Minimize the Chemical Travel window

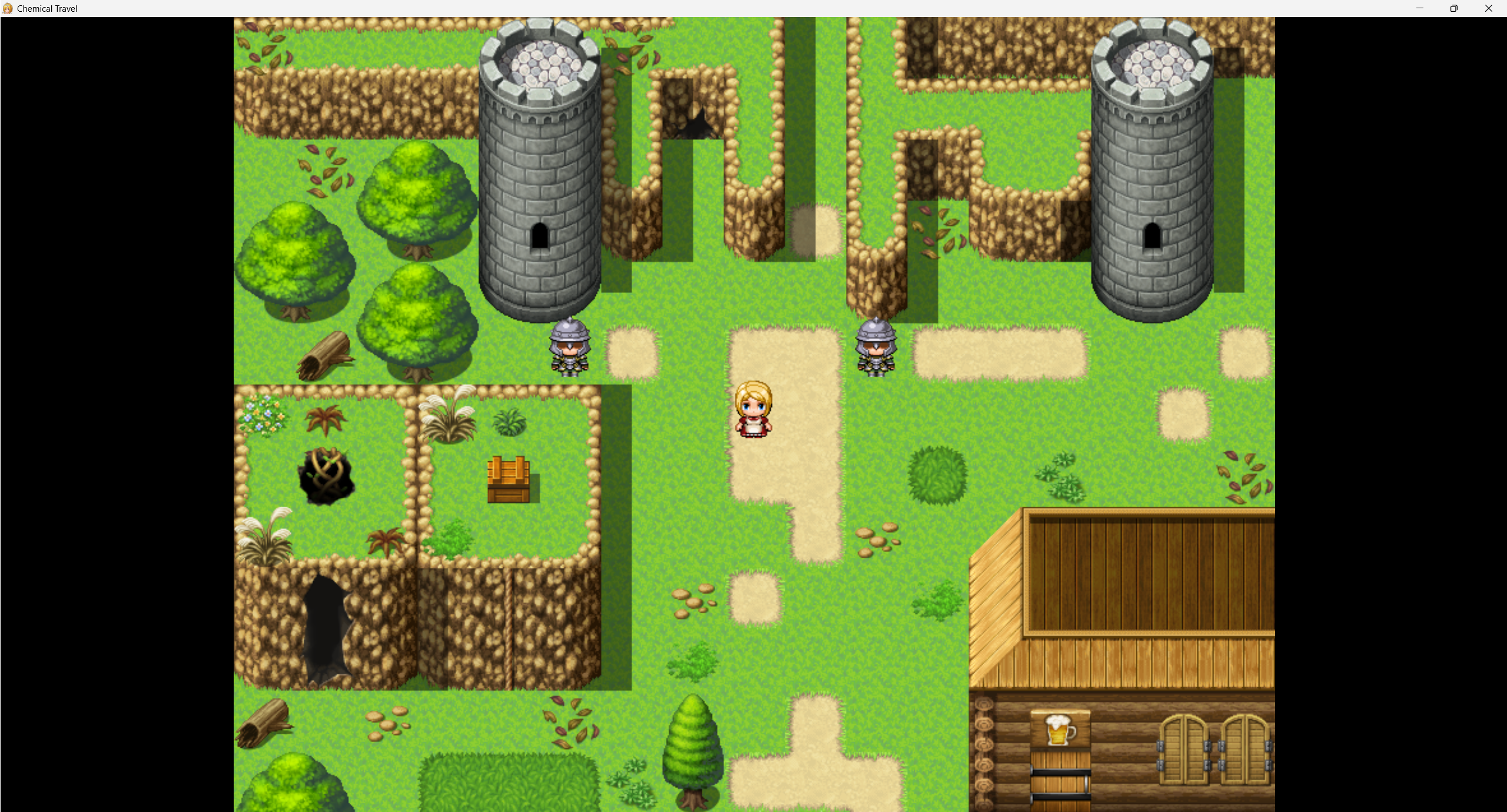pos(1419,8)
